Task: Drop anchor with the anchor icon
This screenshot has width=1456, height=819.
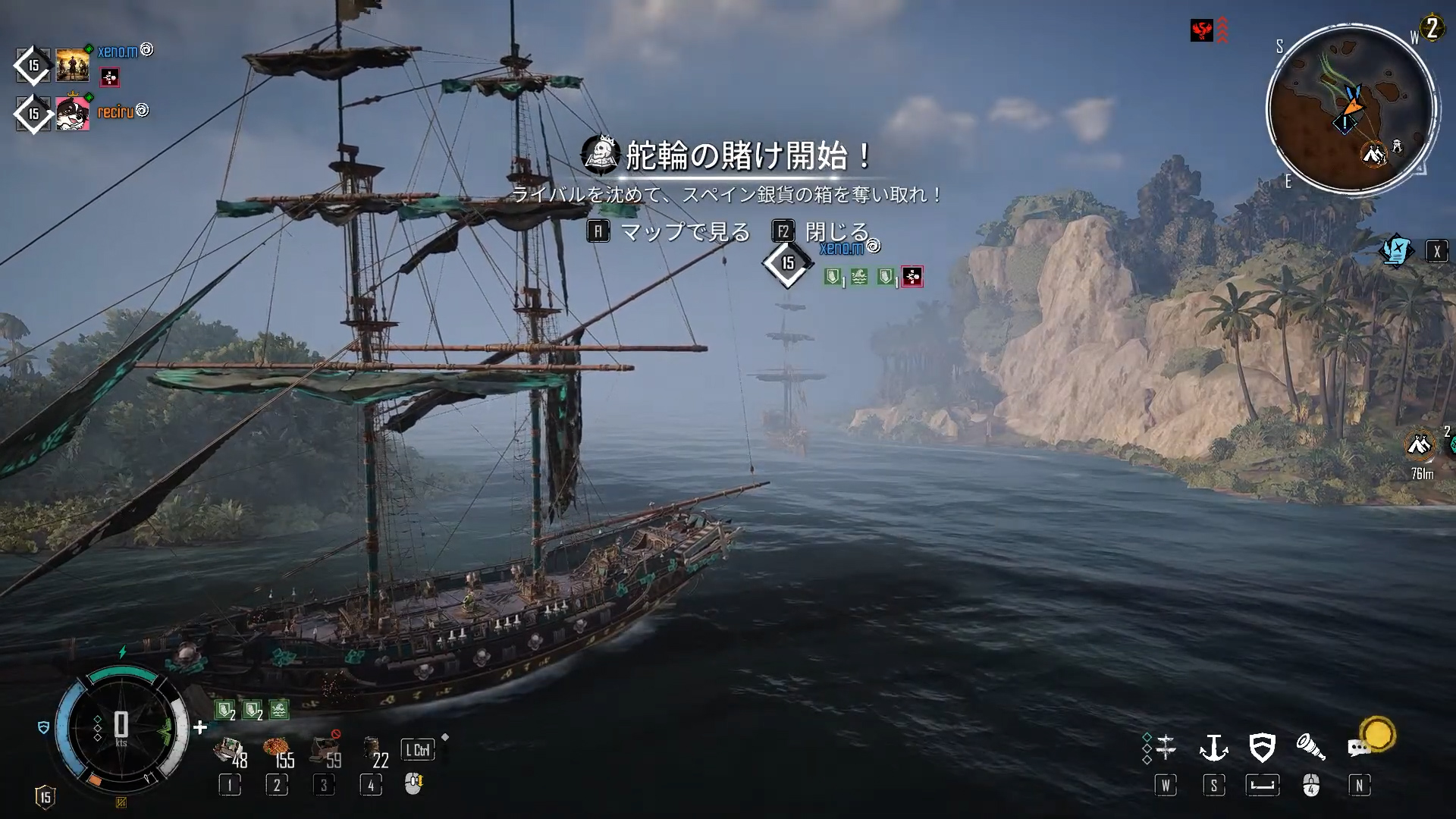Action: pyautogui.click(x=1213, y=748)
